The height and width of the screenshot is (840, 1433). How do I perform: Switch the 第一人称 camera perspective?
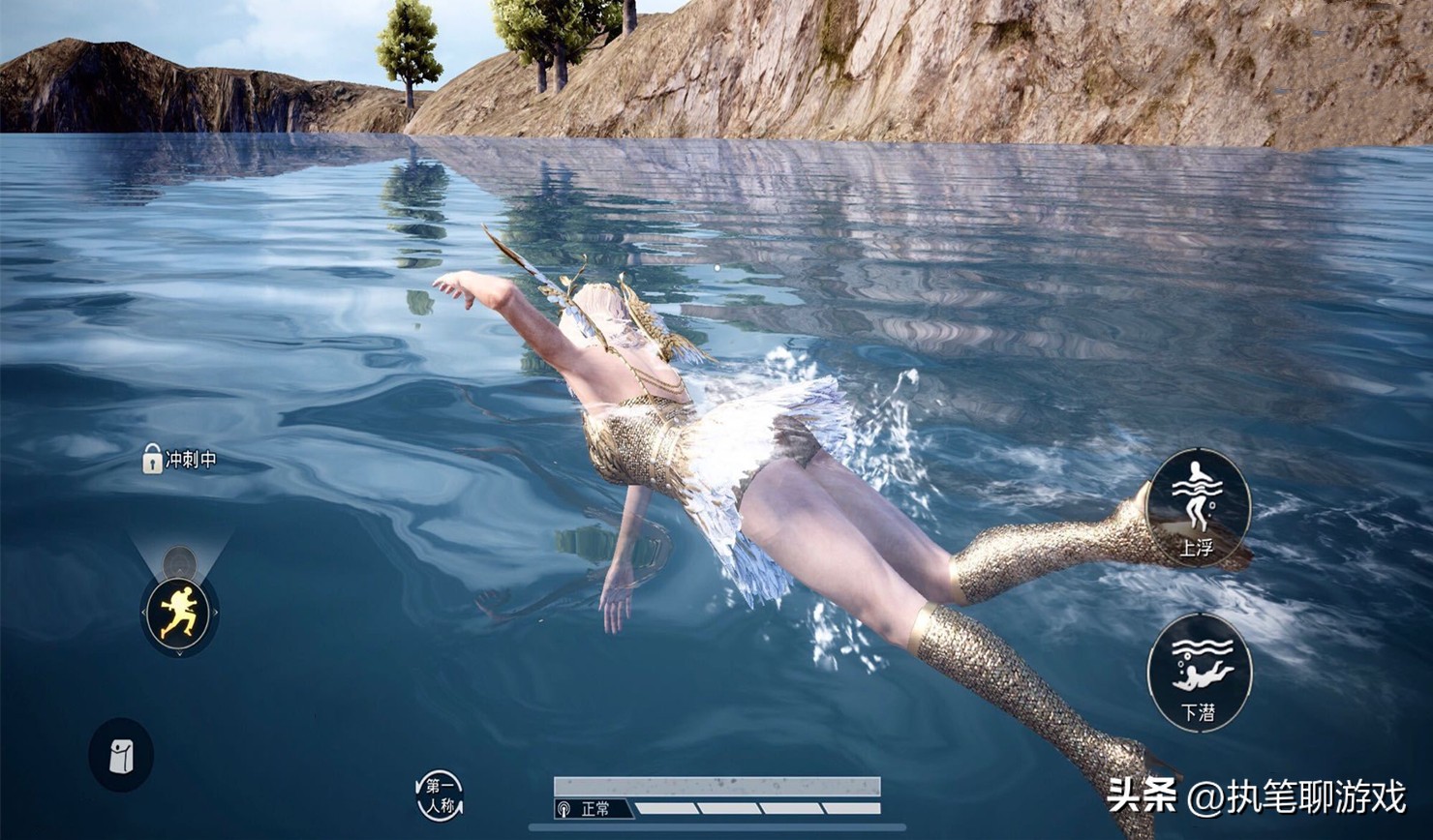[440, 795]
